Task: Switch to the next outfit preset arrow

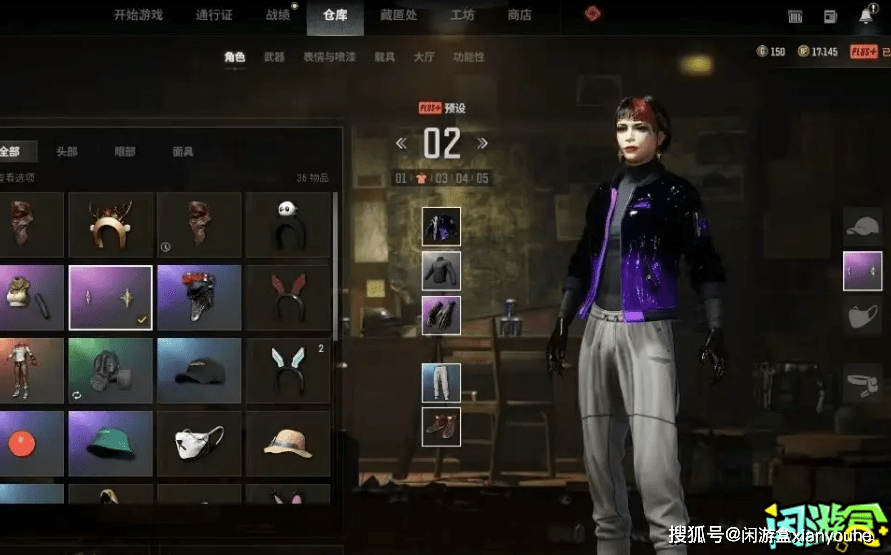Action: [482, 143]
